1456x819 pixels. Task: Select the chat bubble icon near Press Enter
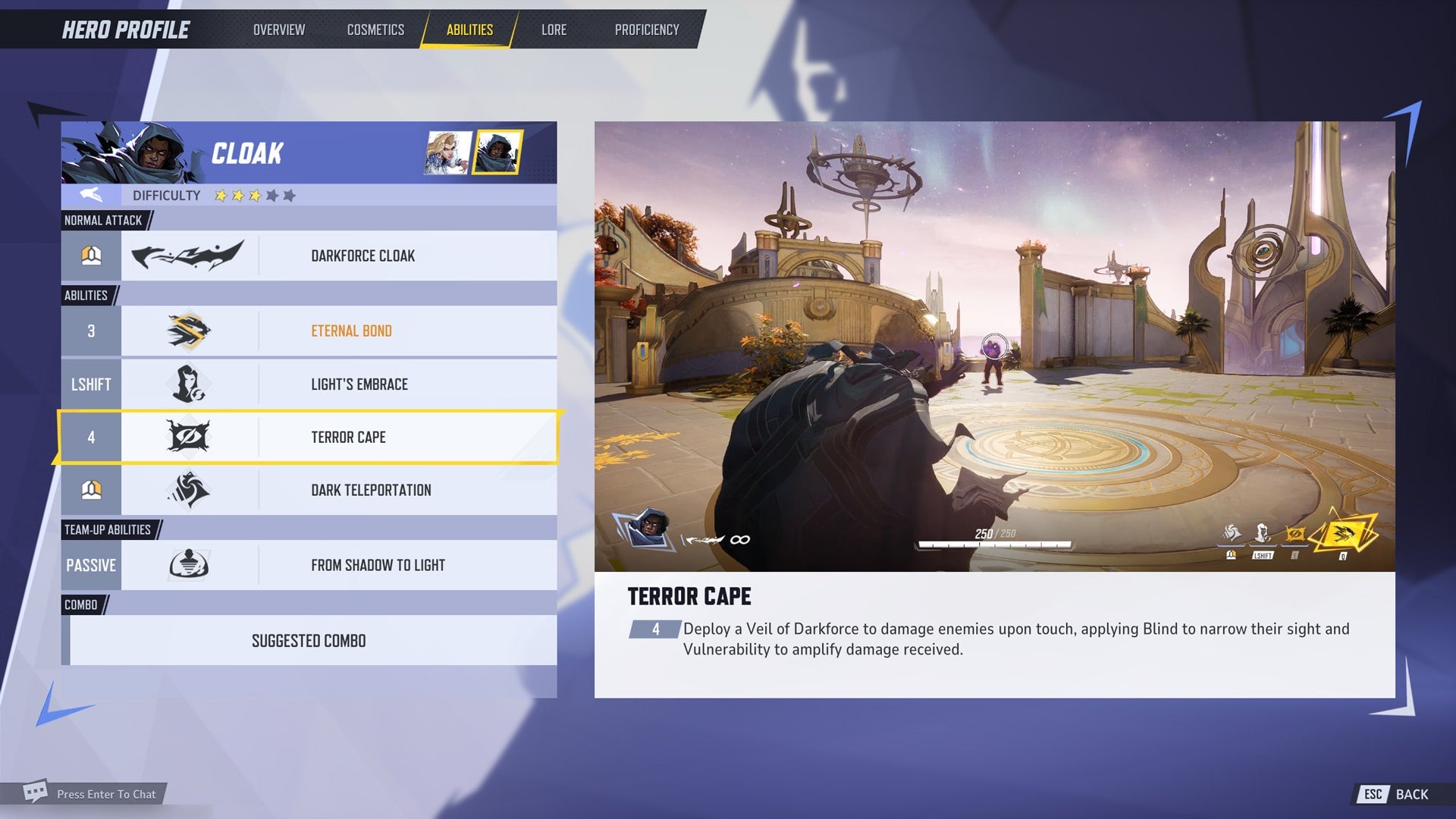pyautogui.click(x=36, y=791)
